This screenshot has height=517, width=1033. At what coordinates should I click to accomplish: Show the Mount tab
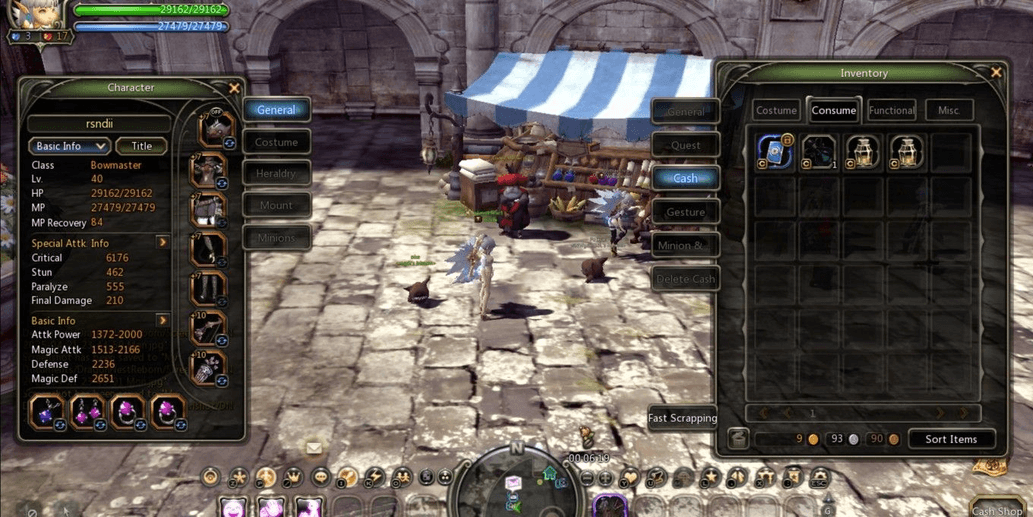[x=276, y=206]
